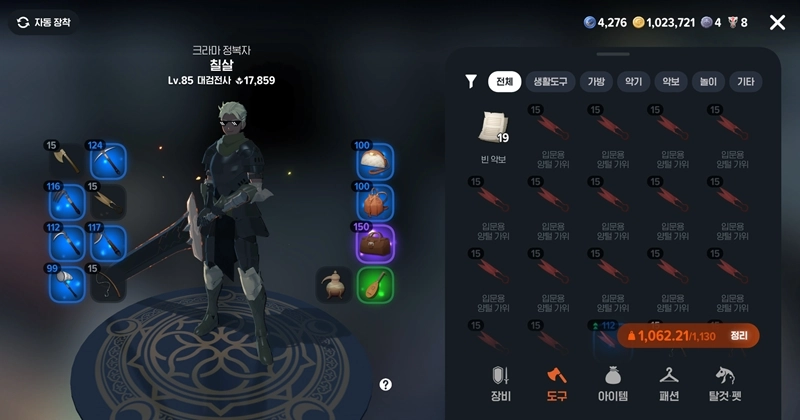The height and width of the screenshot is (420, 800).
Task: Open the 장비 equipment section
Action: (x=501, y=382)
